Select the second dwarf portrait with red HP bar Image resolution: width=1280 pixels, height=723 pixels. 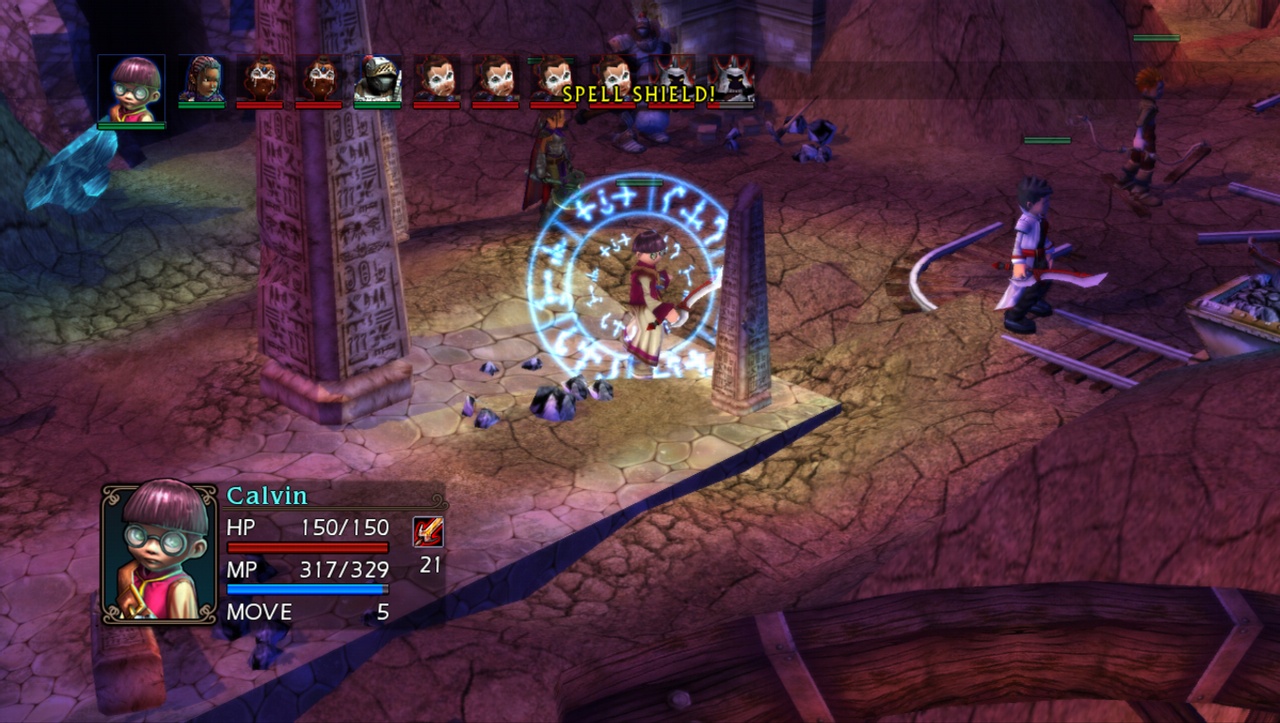pyautogui.click(x=318, y=80)
